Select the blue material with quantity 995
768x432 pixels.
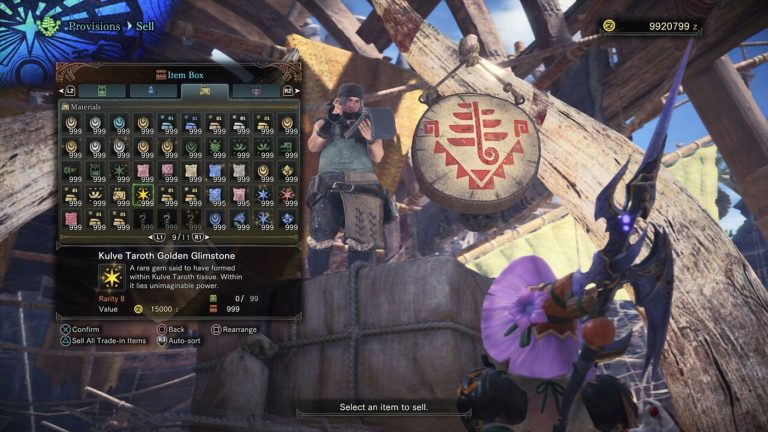(215, 195)
